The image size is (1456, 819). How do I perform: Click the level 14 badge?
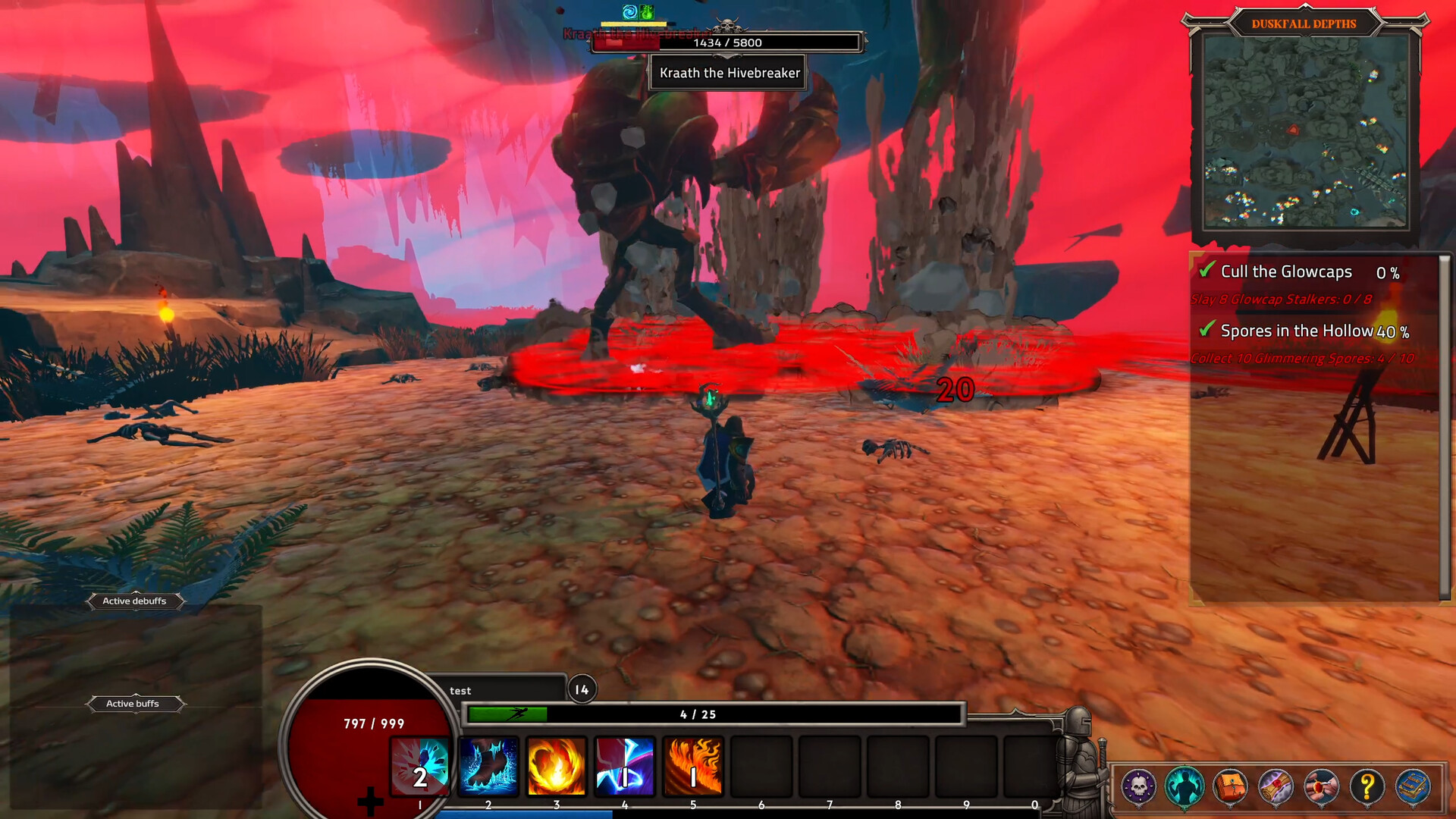click(x=582, y=689)
